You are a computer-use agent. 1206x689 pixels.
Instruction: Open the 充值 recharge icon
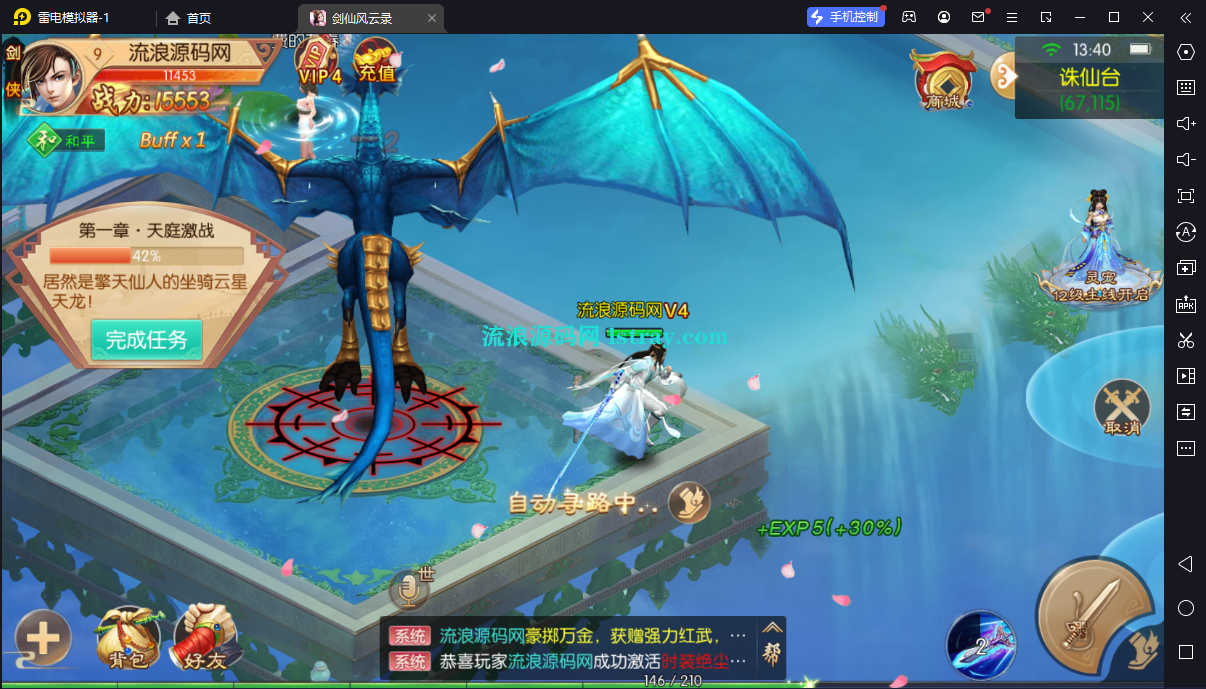tap(376, 62)
